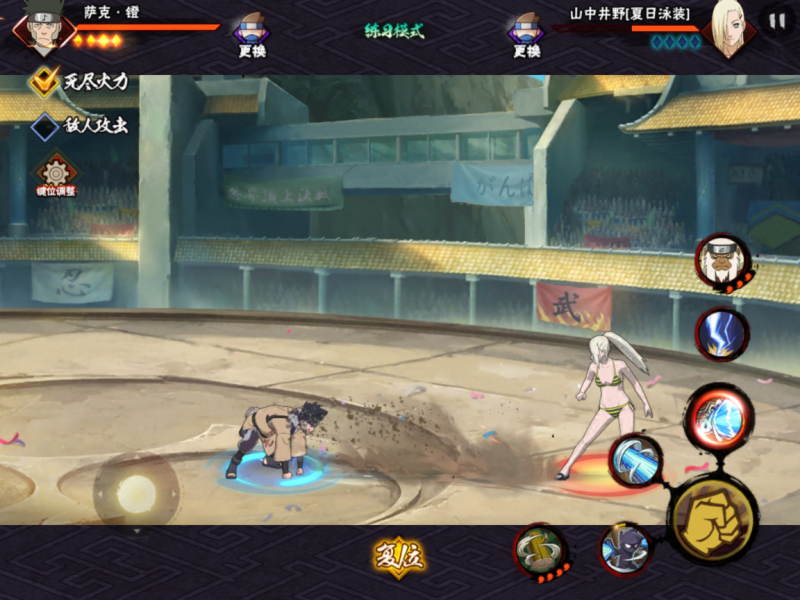
Task: Open the 键位调整 gear settings
Action: (x=55, y=174)
